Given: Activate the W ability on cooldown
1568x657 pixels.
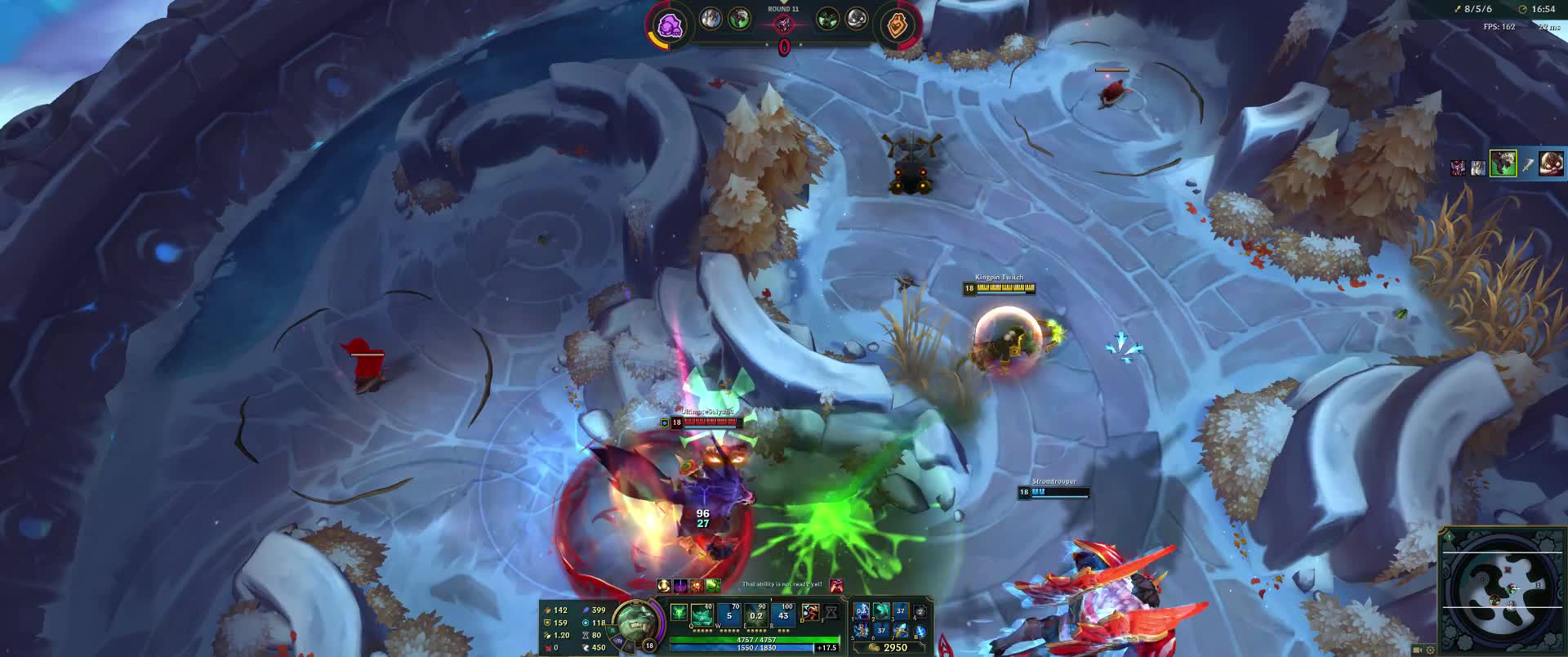Looking at the screenshot, I should [x=729, y=615].
